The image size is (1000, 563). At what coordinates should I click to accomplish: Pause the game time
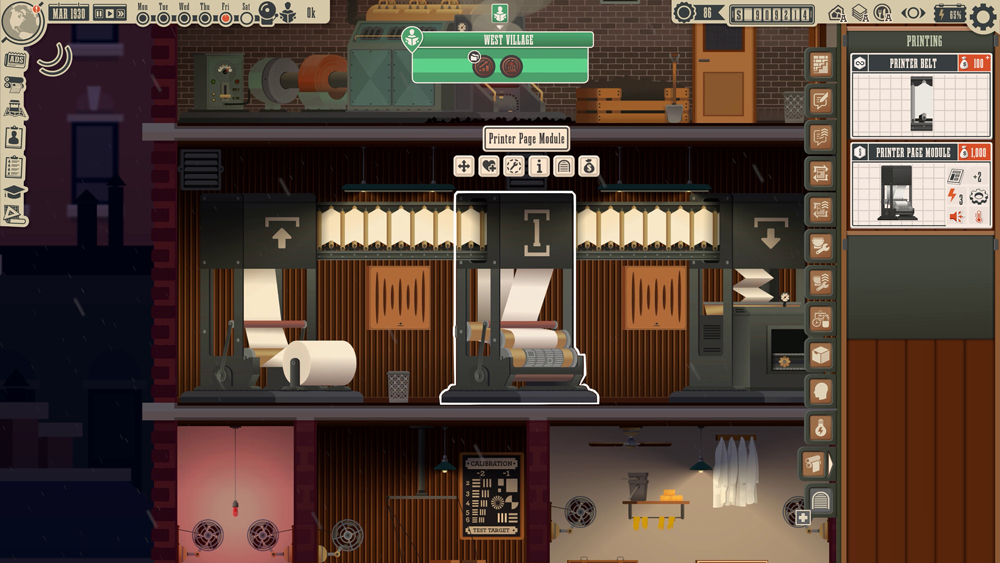click(x=100, y=14)
